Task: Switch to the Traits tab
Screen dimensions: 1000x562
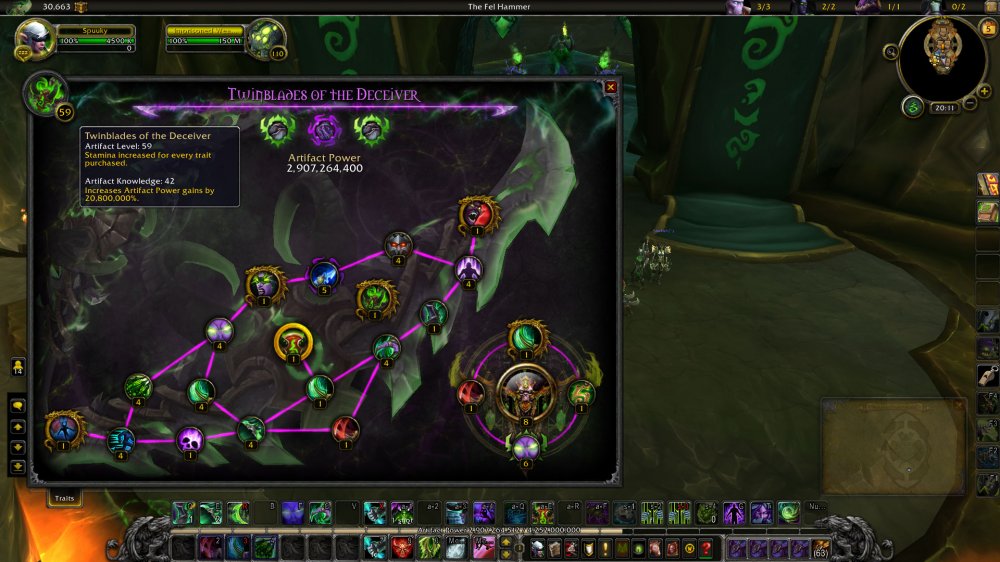Action: [x=64, y=496]
